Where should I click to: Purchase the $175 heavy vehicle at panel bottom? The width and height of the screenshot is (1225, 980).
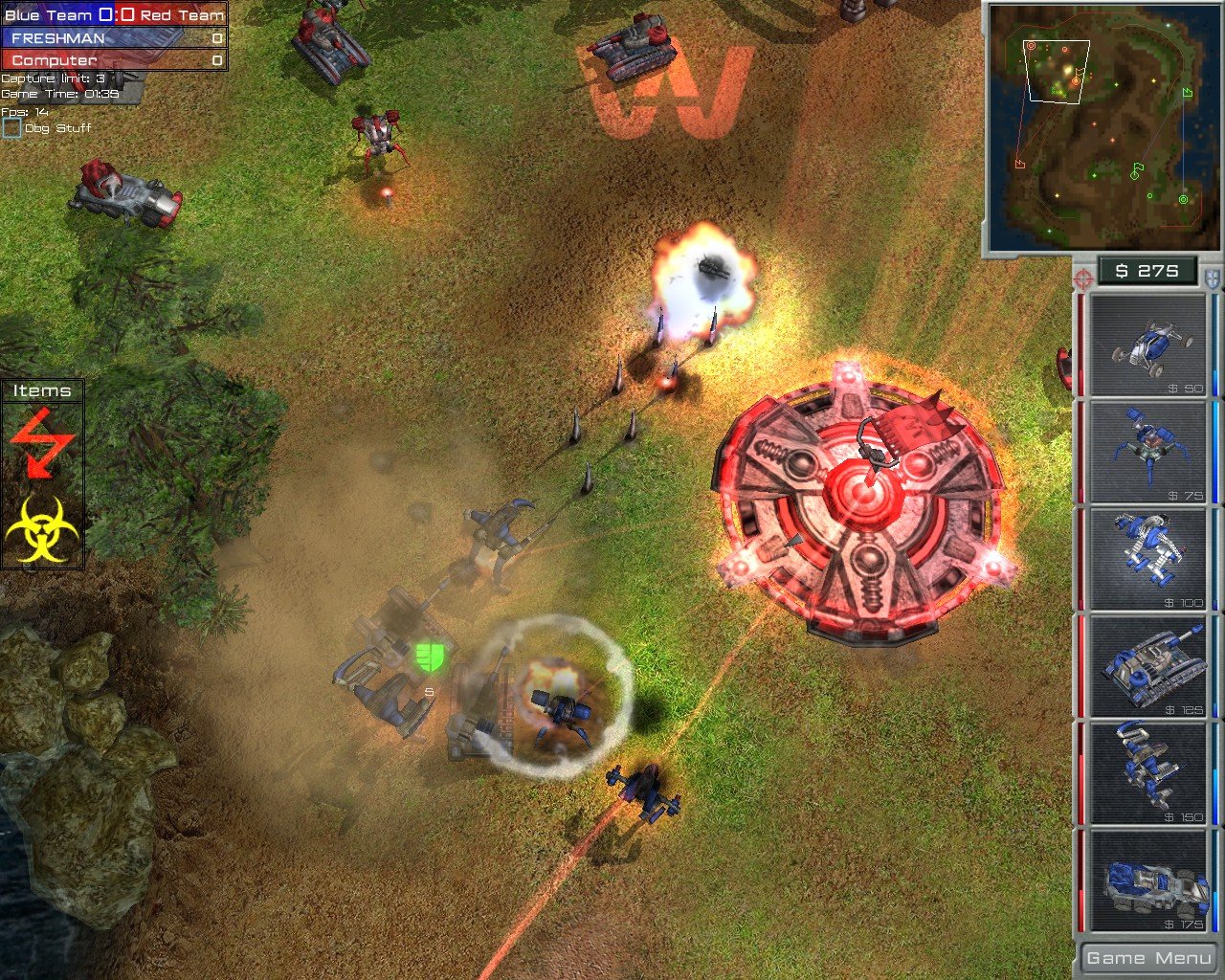pos(1146,880)
